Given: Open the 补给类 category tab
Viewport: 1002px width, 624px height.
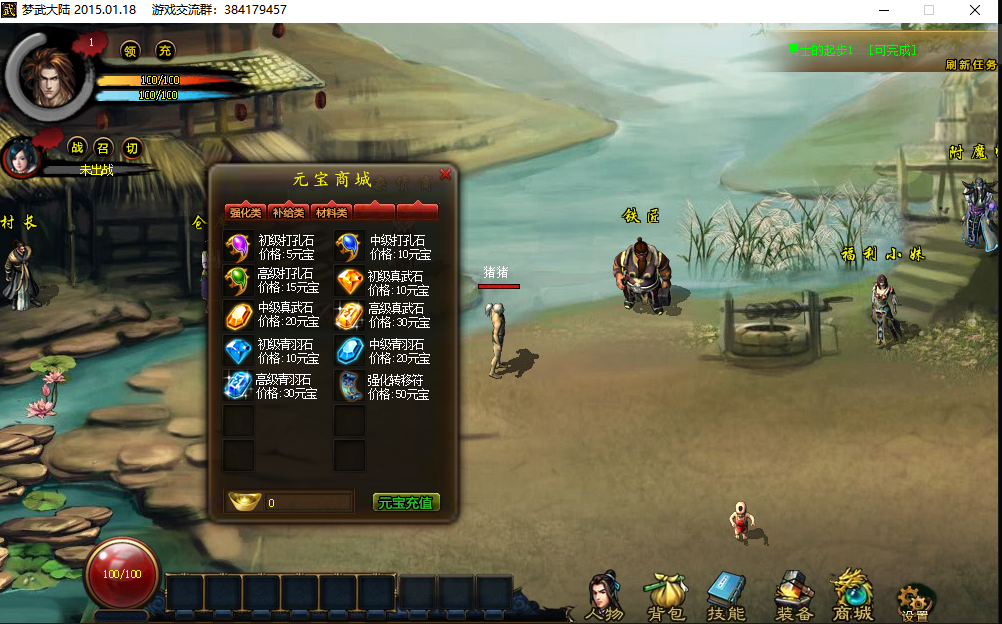Looking at the screenshot, I should 288,212.
